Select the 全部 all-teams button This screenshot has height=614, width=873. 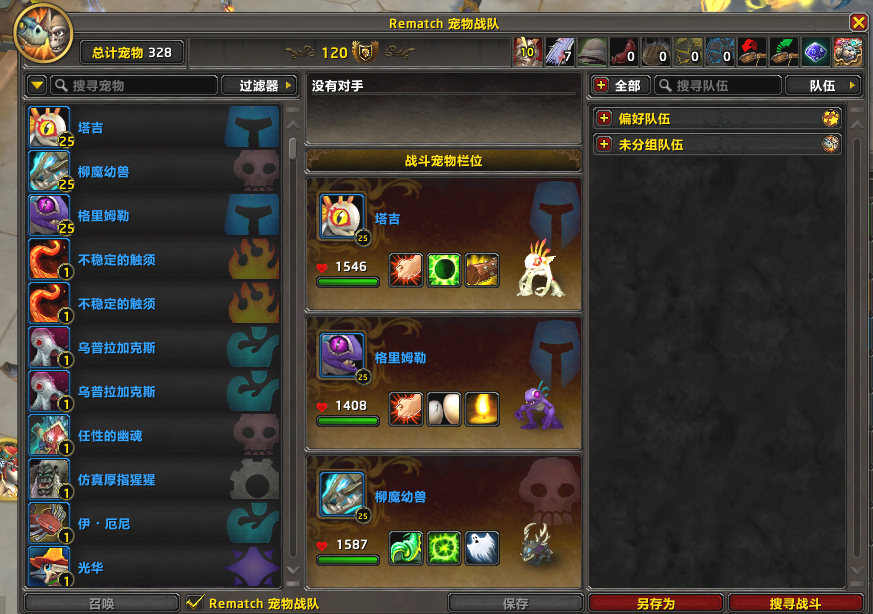point(620,86)
